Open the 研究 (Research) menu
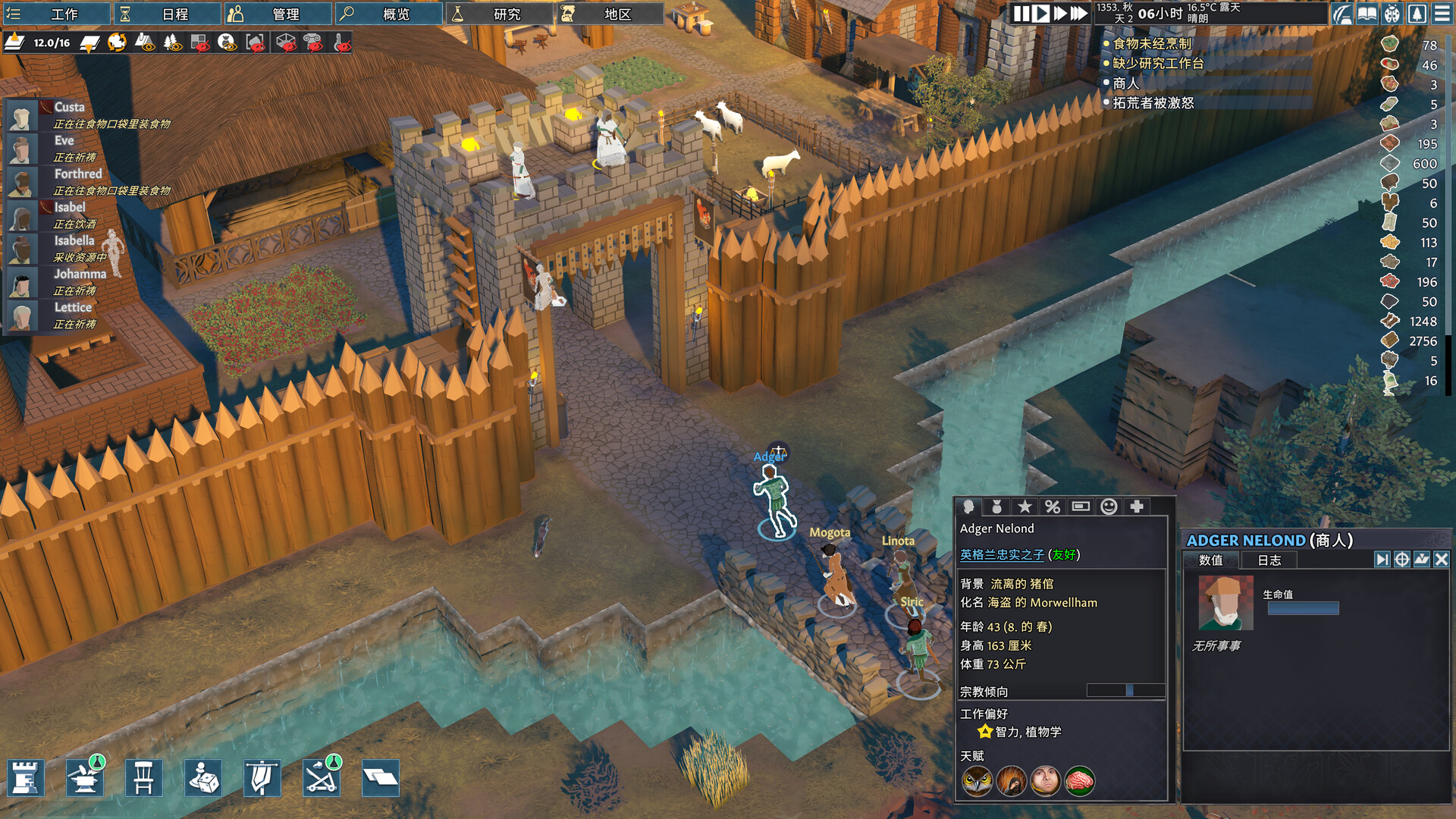1456x819 pixels. pos(499,14)
